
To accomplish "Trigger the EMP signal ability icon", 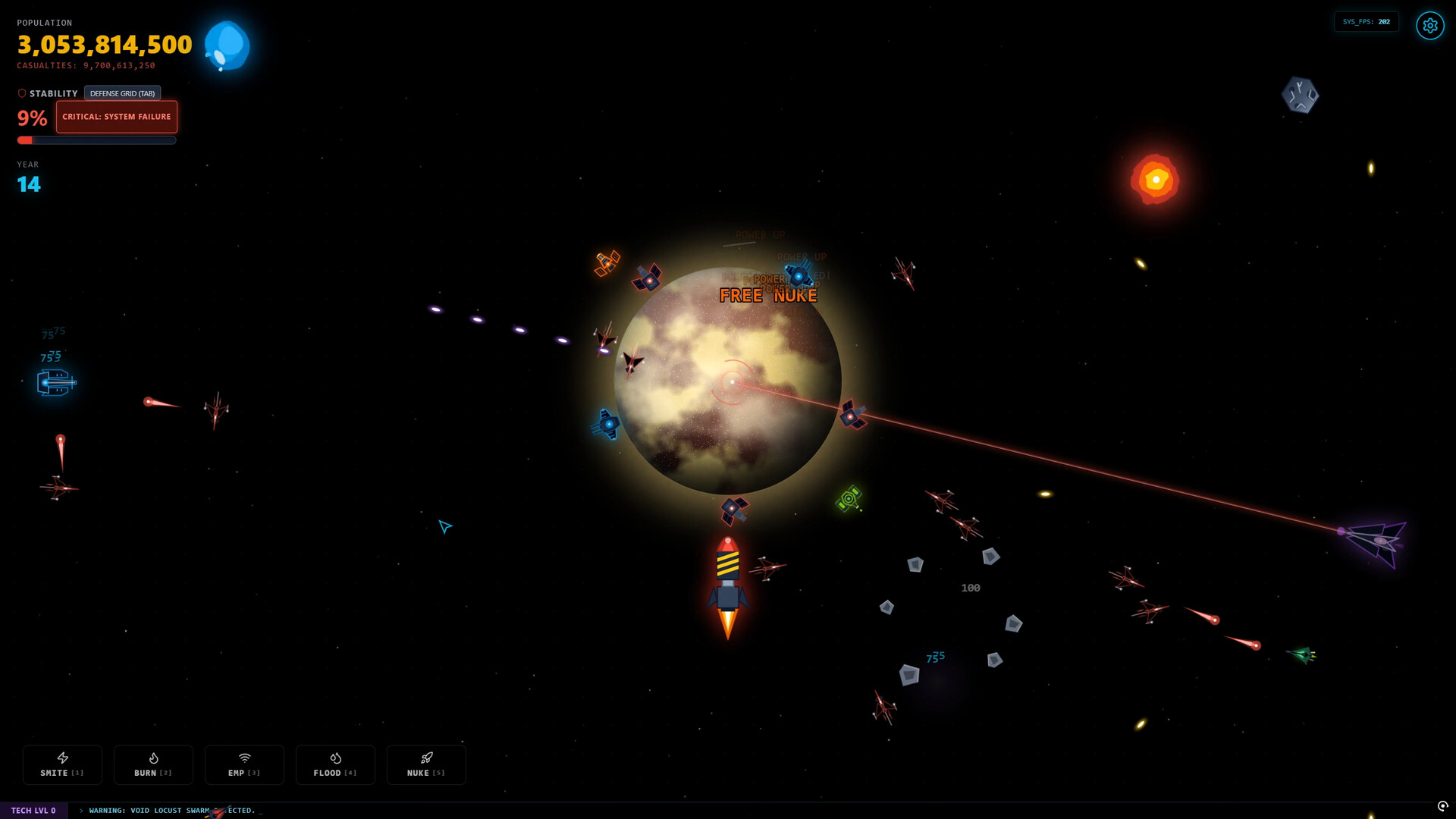I will 244,764.
